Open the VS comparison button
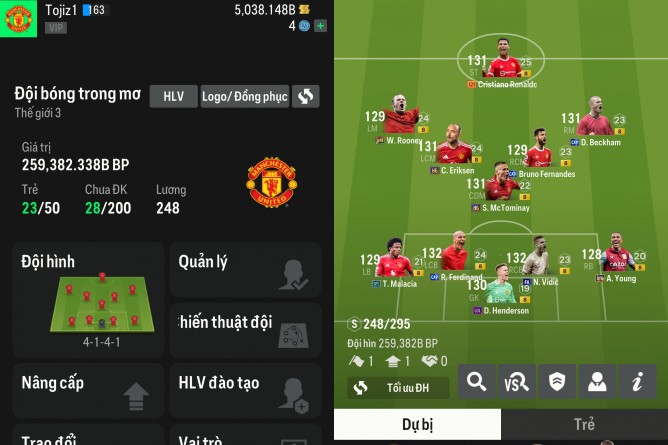Image resolution: width=668 pixels, height=445 pixels. tap(517, 381)
